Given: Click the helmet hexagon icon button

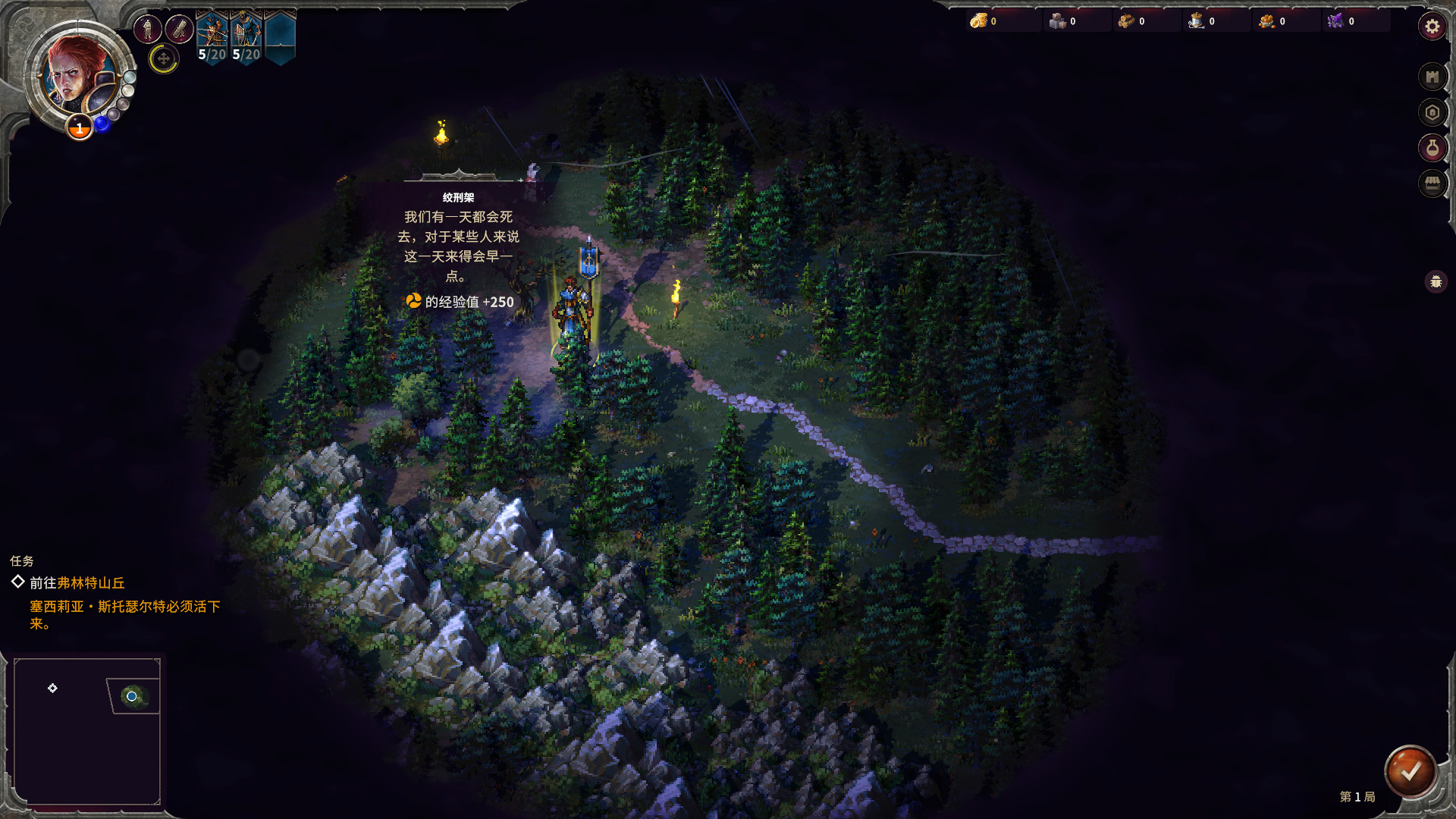Looking at the screenshot, I should pyautogui.click(x=1432, y=113).
